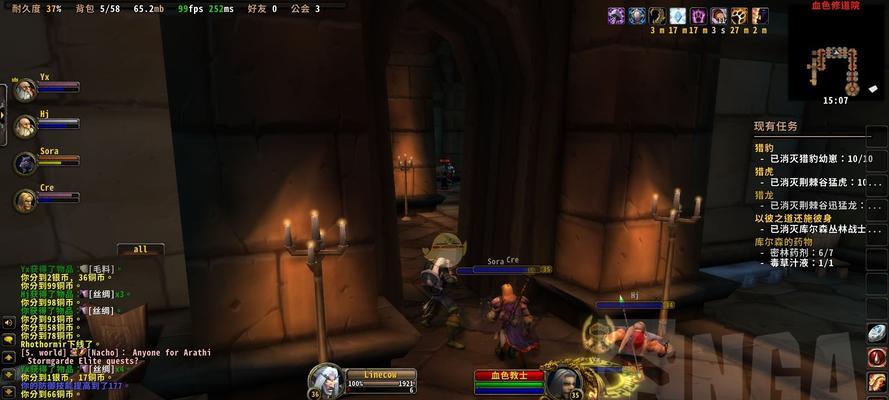Click the 猎虎 quest title
Image resolution: width=889 pixels, height=400 pixels.
point(764,171)
